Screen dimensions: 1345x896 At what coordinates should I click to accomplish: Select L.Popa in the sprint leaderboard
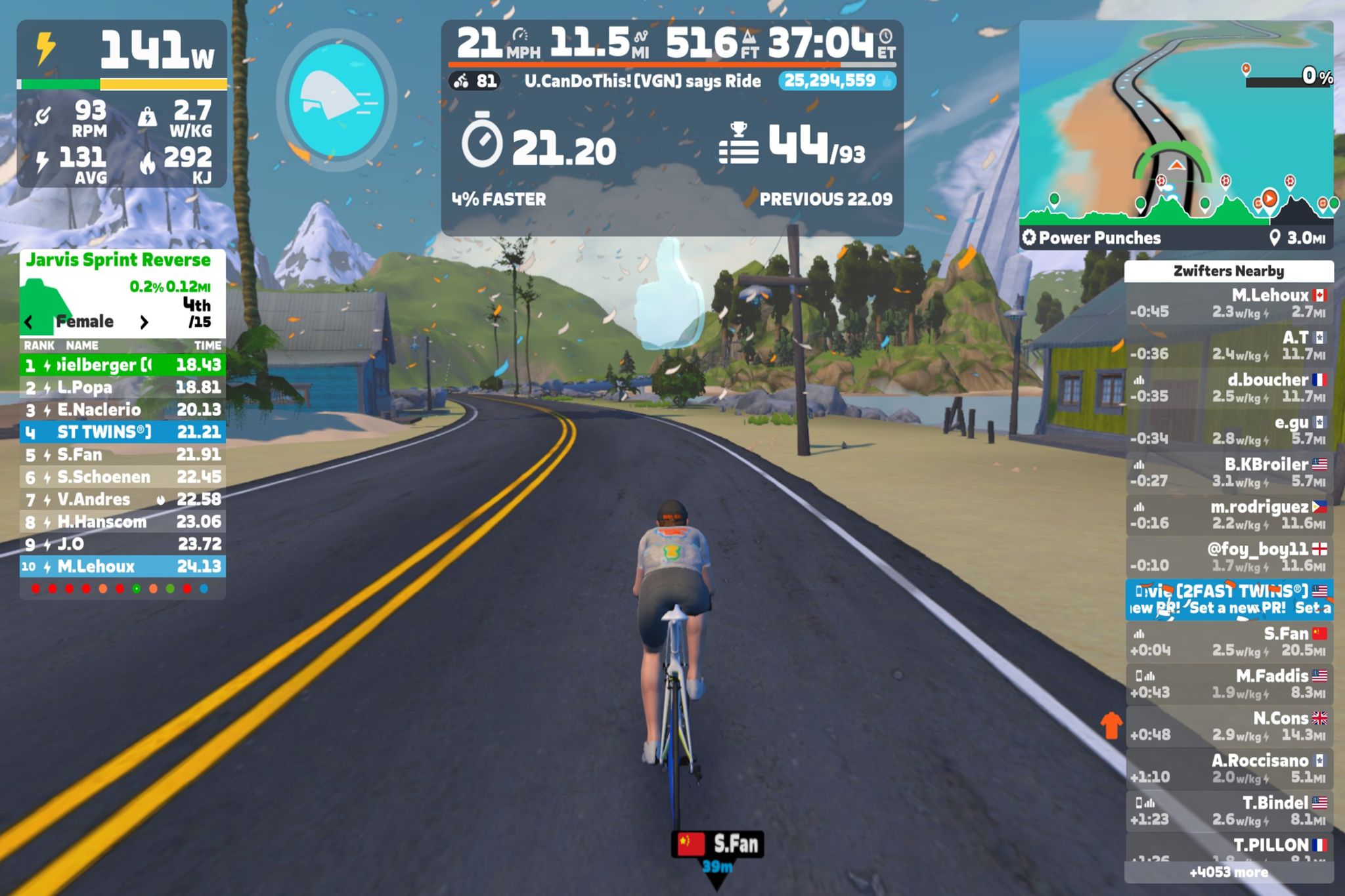[x=122, y=387]
